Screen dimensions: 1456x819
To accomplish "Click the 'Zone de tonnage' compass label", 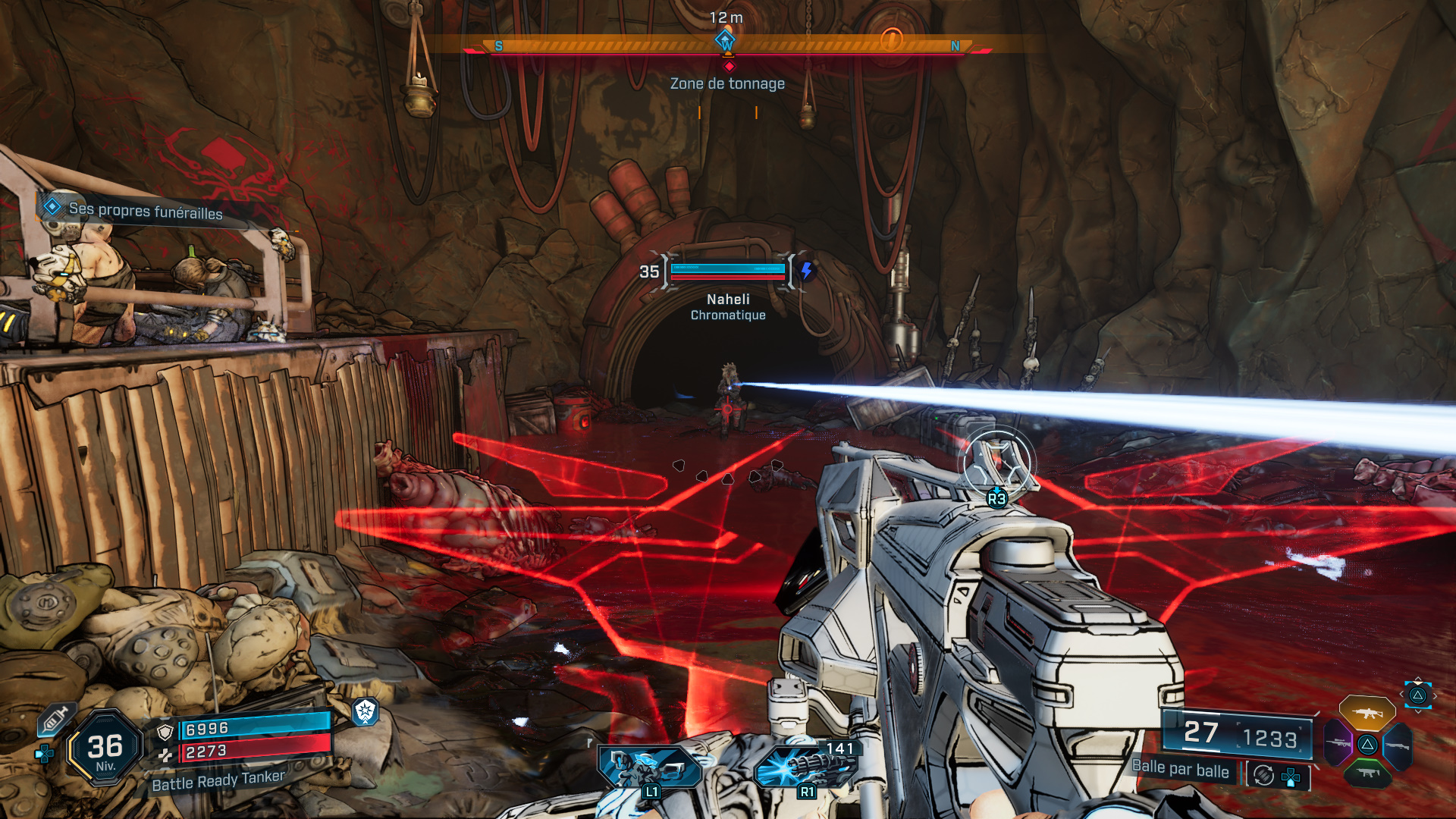I will 726,83.
